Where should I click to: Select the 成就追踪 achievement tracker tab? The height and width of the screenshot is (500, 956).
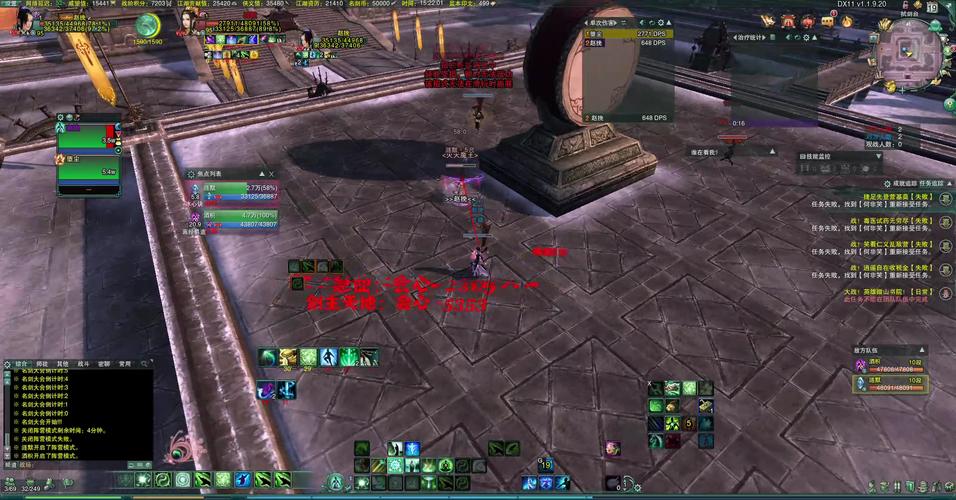click(904, 184)
